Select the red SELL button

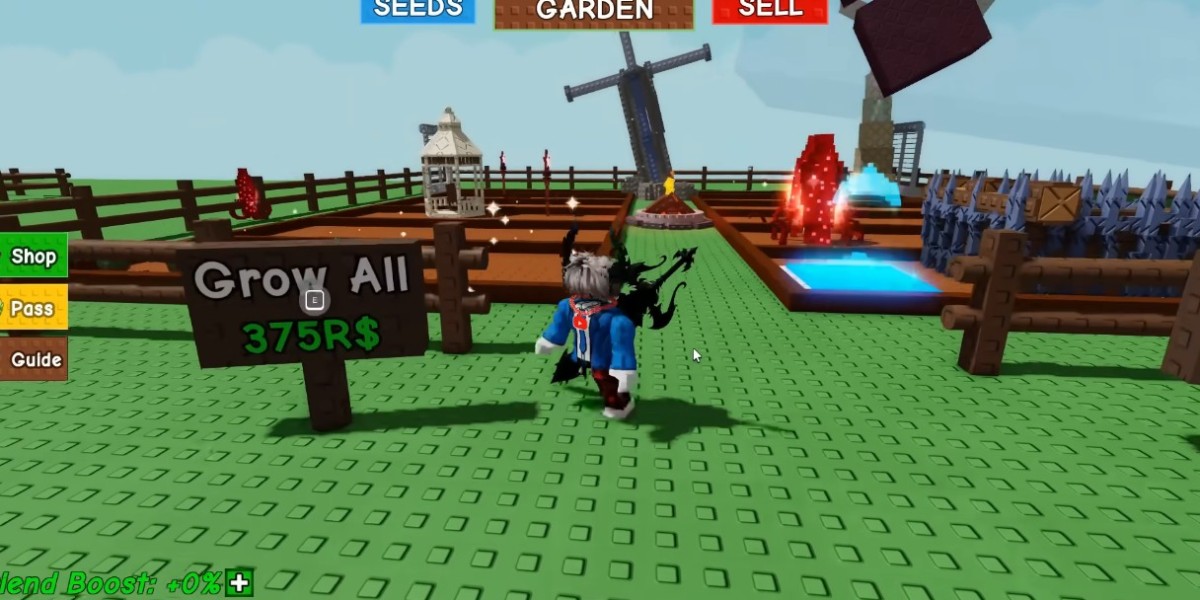(x=769, y=10)
